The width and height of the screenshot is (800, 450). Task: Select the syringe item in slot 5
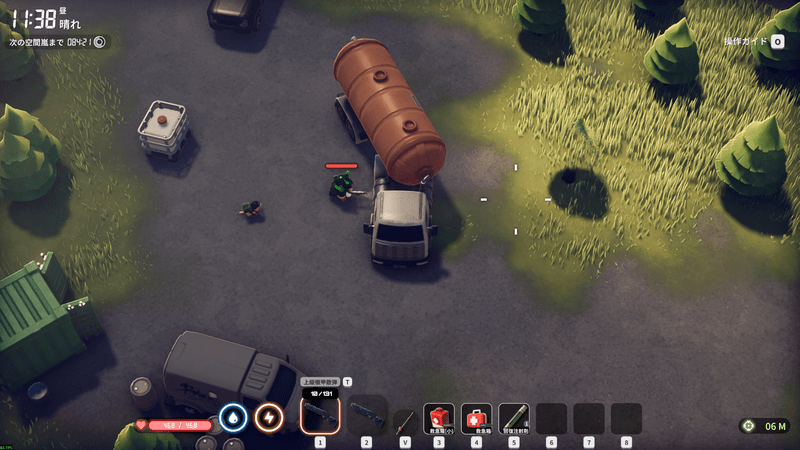coord(514,417)
